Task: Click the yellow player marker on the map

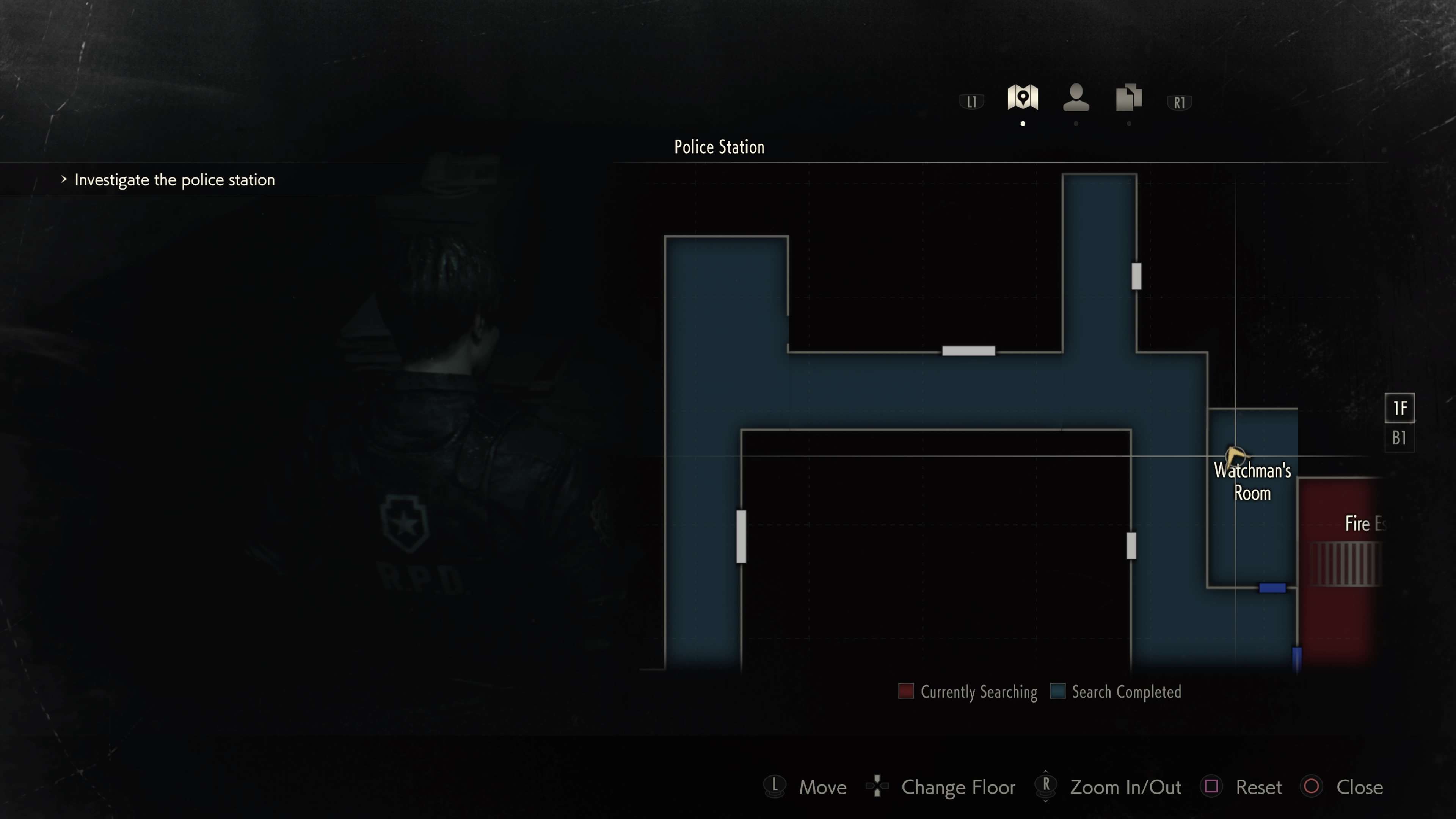Action: [1235, 455]
